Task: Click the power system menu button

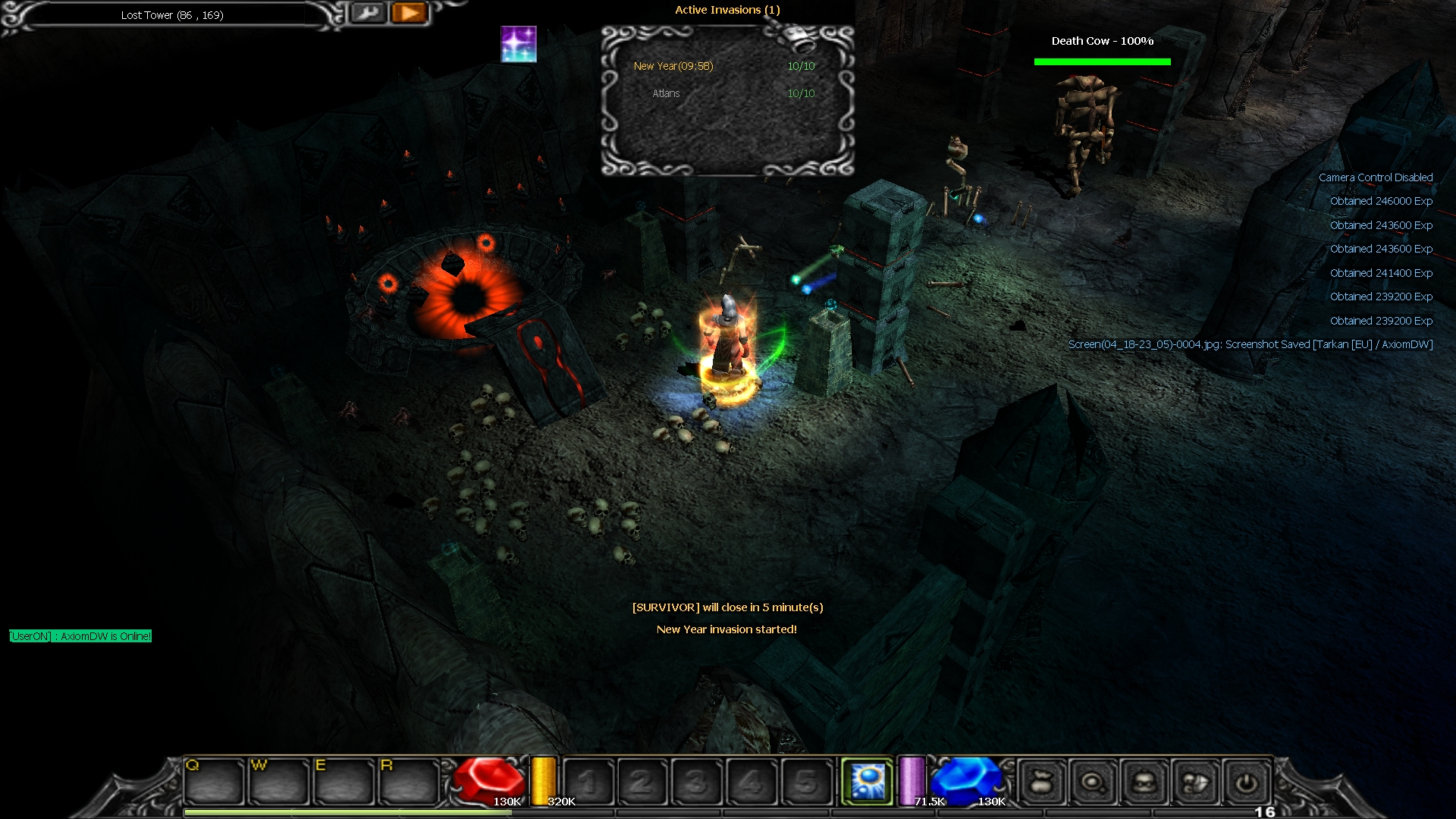Action: (x=1247, y=782)
